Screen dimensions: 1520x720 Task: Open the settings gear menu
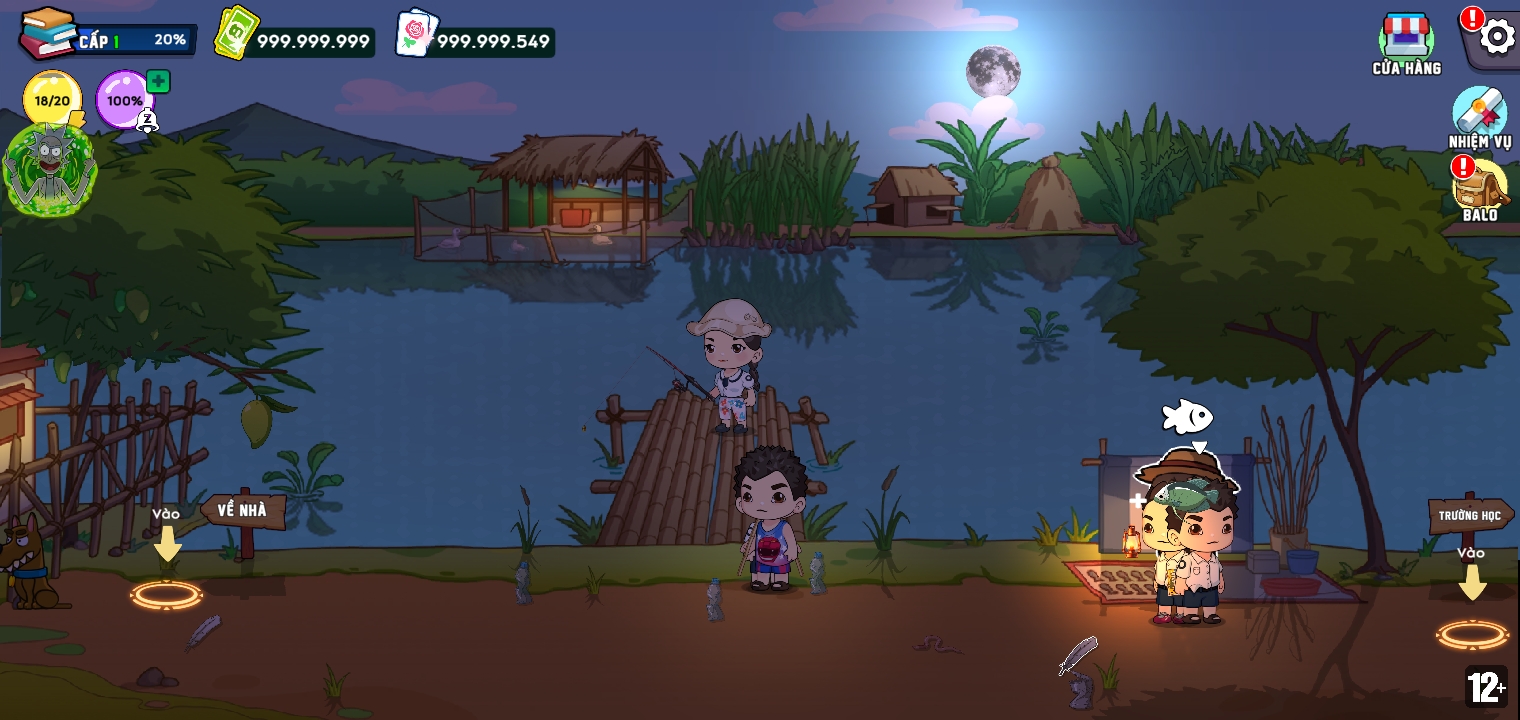(x=1496, y=38)
